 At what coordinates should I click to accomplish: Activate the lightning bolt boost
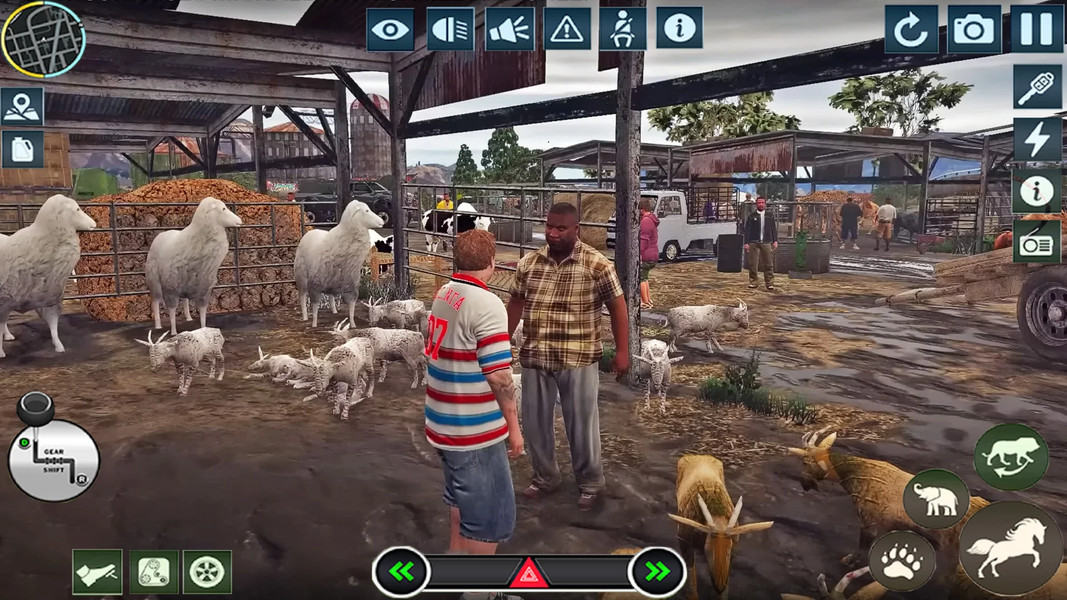(1037, 139)
